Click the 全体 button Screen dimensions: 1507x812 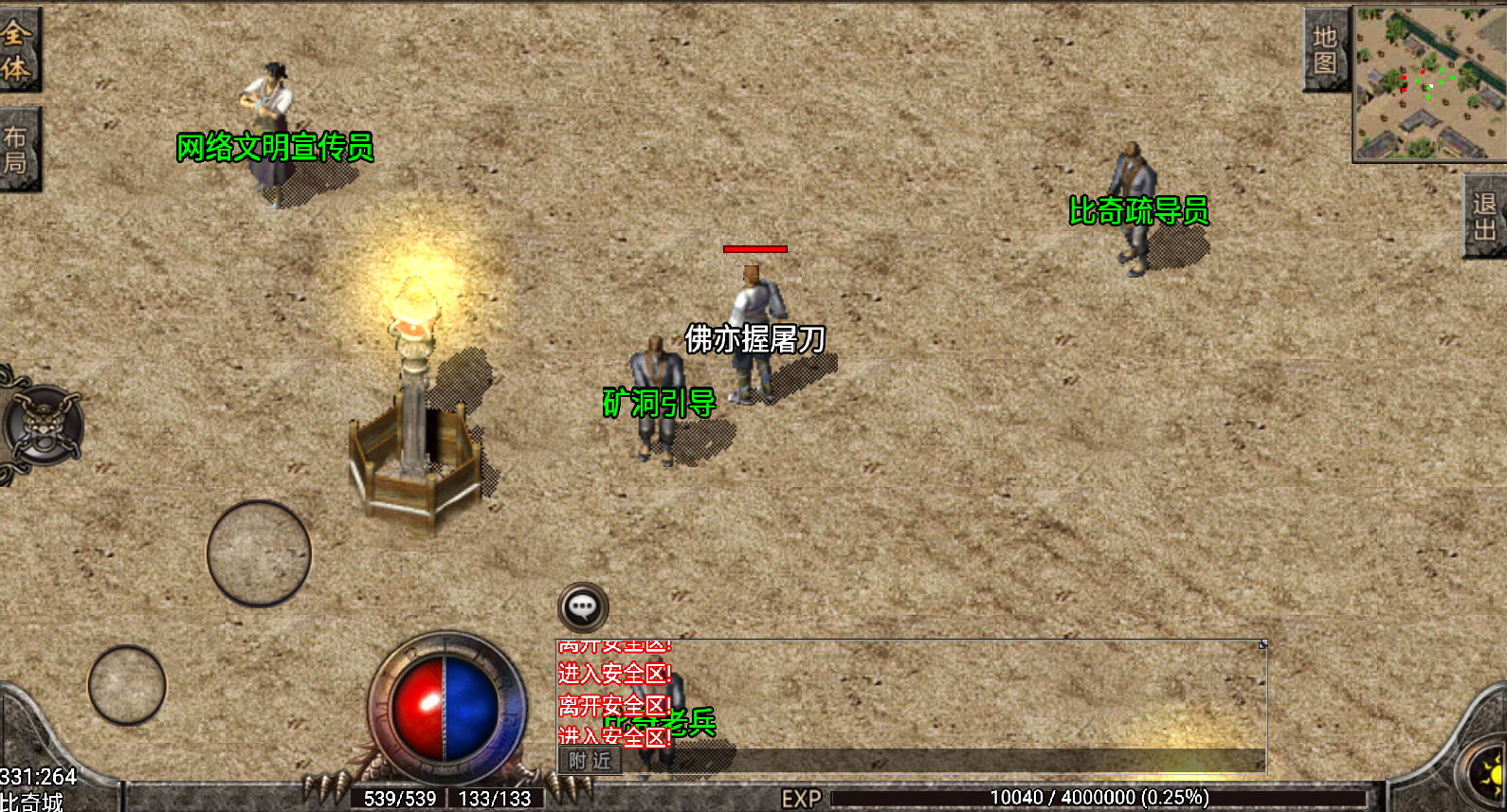(18, 50)
